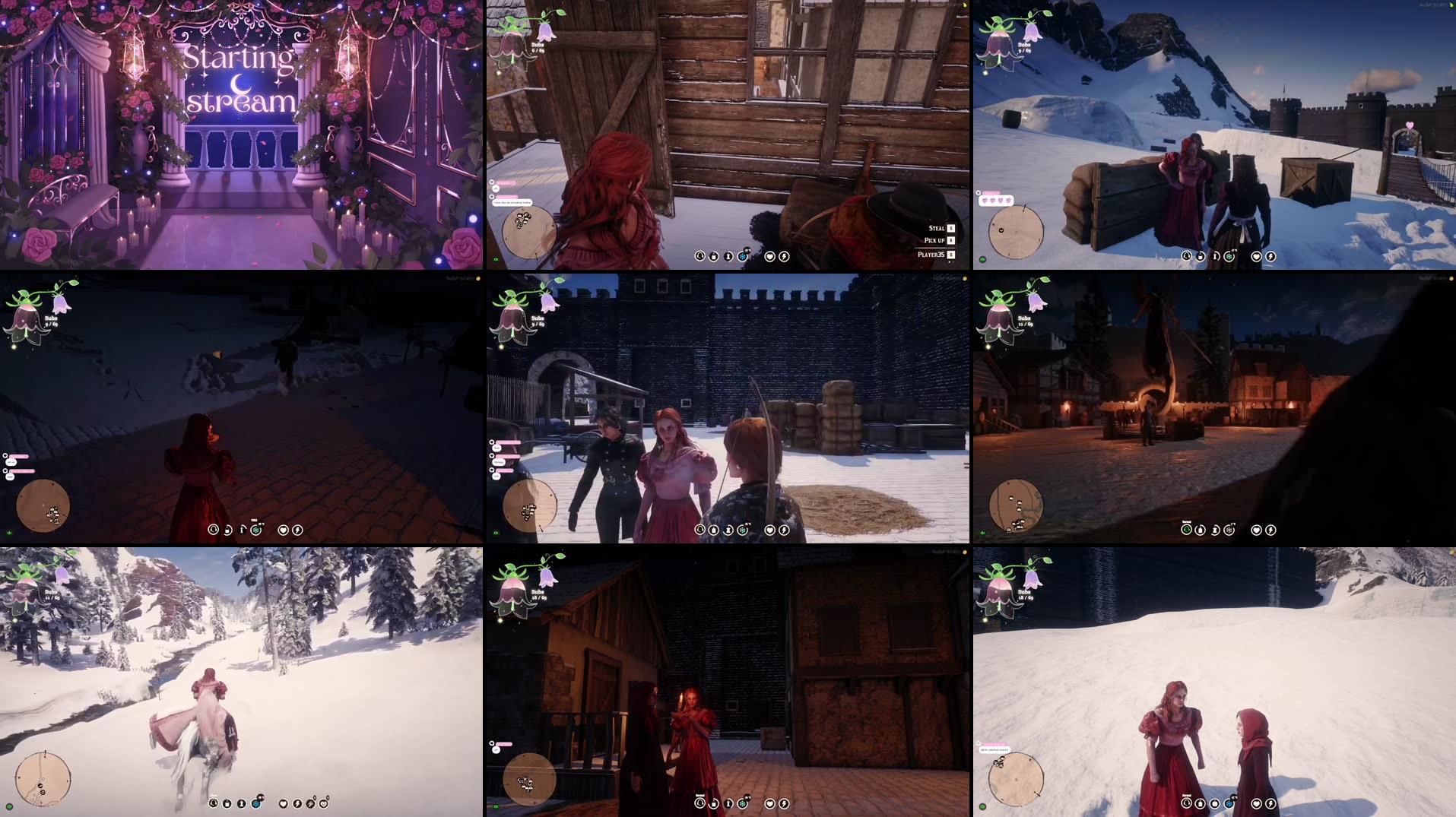The image size is (1456, 817).
Task: Select the lightning stamina icon
Action: pyautogui.click(x=784, y=257)
